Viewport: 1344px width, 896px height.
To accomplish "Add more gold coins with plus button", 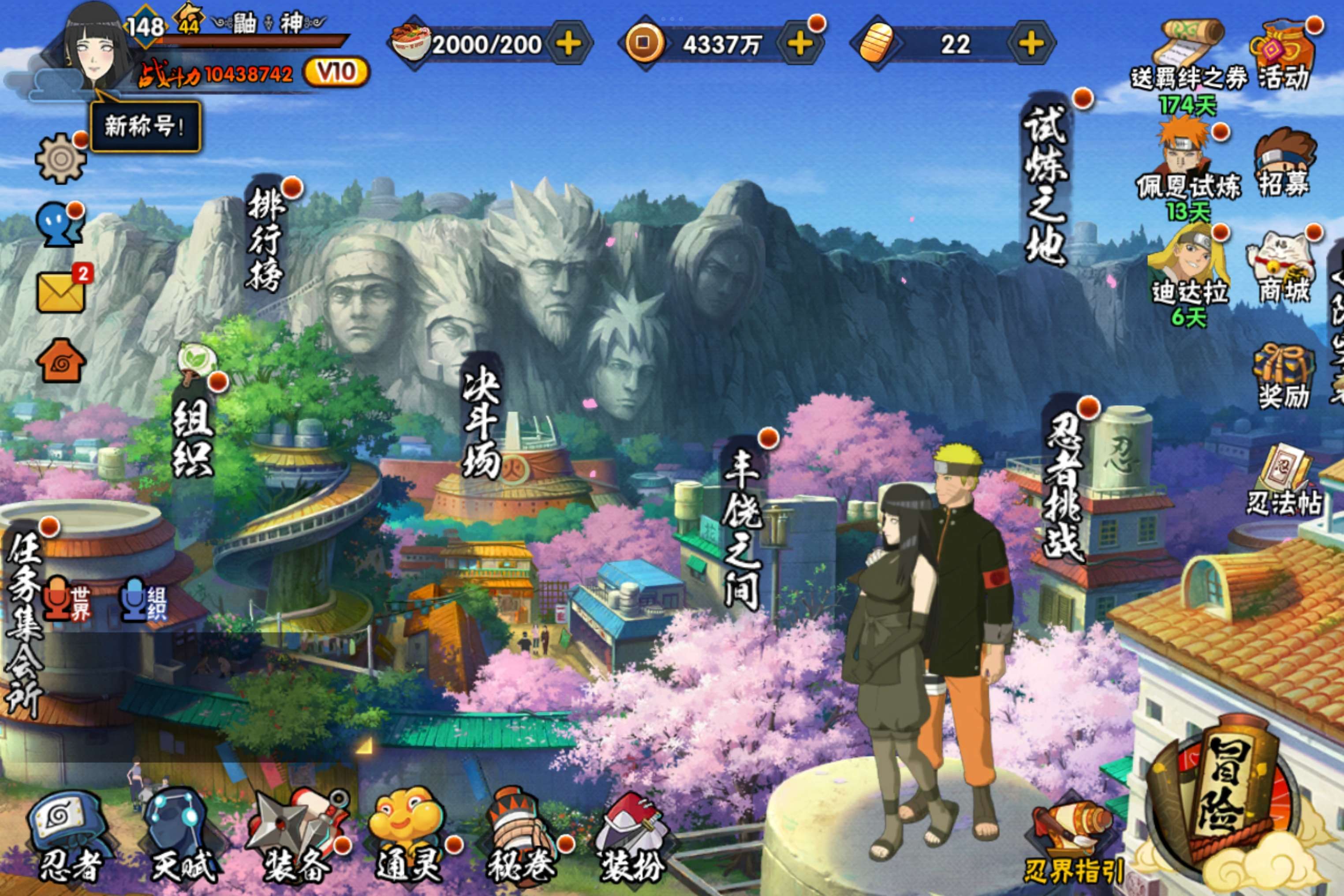I will click(800, 43).
